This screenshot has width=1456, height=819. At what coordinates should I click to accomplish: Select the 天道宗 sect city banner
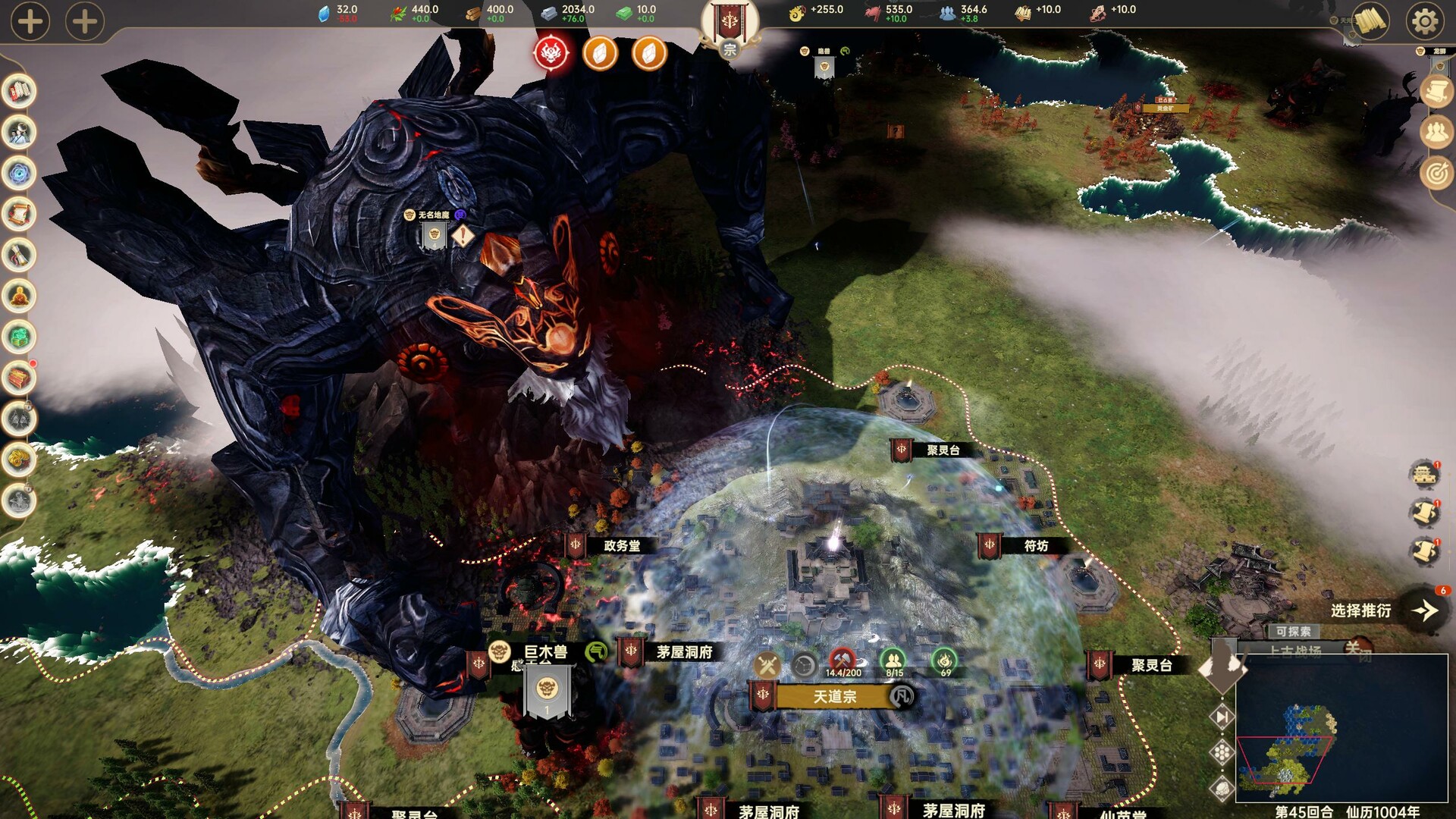tap(834, 697)
